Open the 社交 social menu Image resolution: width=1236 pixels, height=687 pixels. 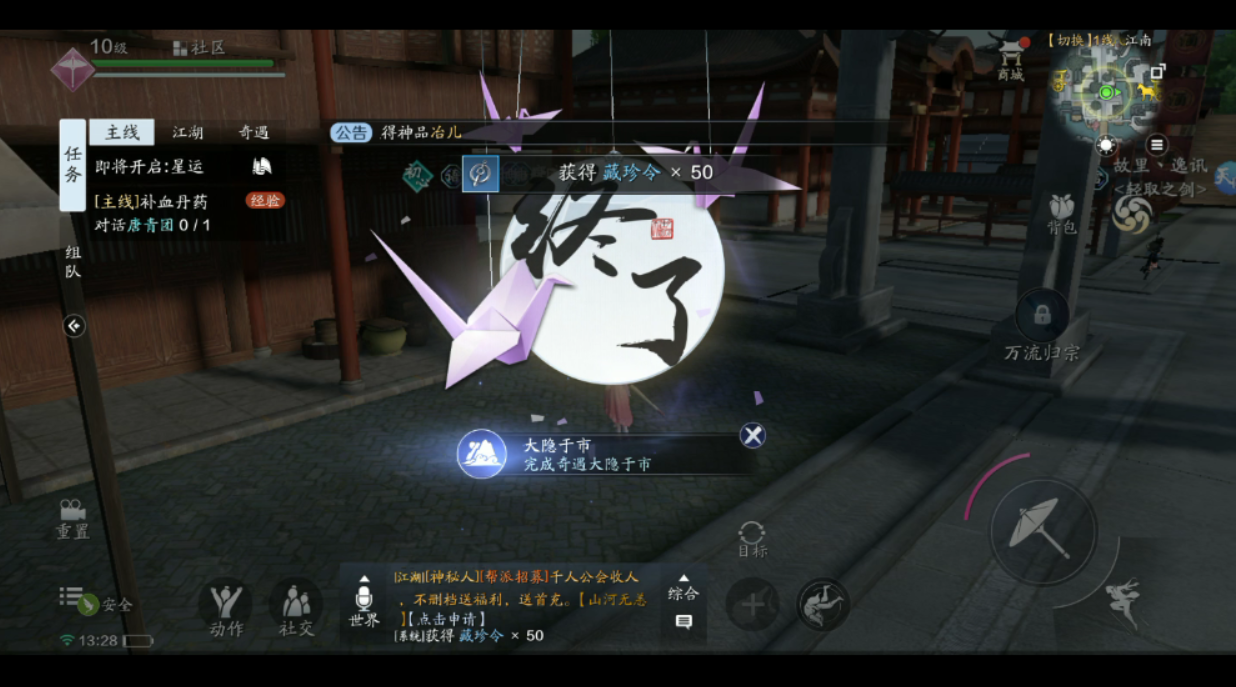(295, 608)
